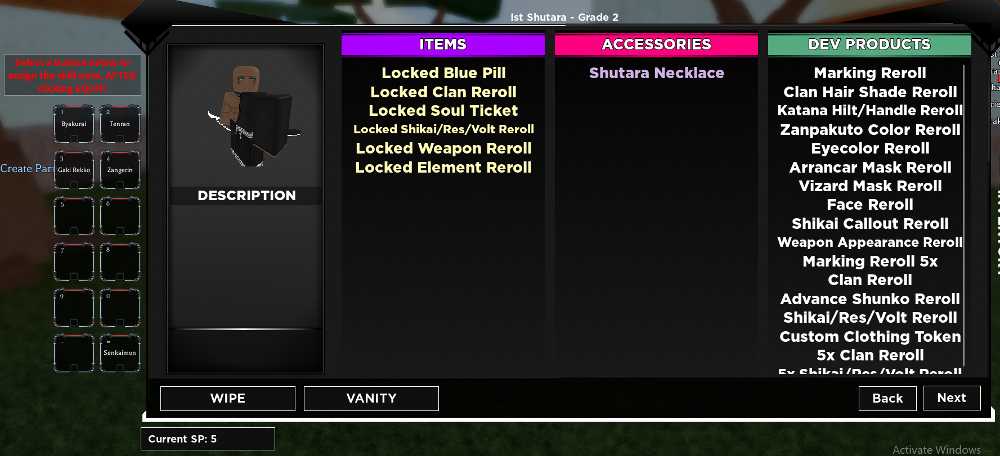Pick the Eyecolor Reroll product
1000x456 pixels.
(x=870, y=148)
